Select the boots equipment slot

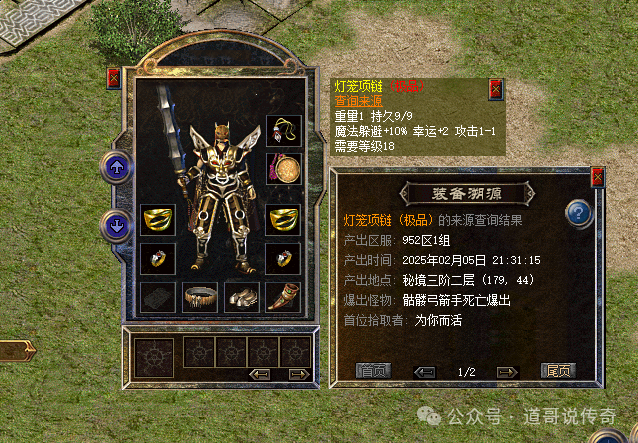(241, 296)
